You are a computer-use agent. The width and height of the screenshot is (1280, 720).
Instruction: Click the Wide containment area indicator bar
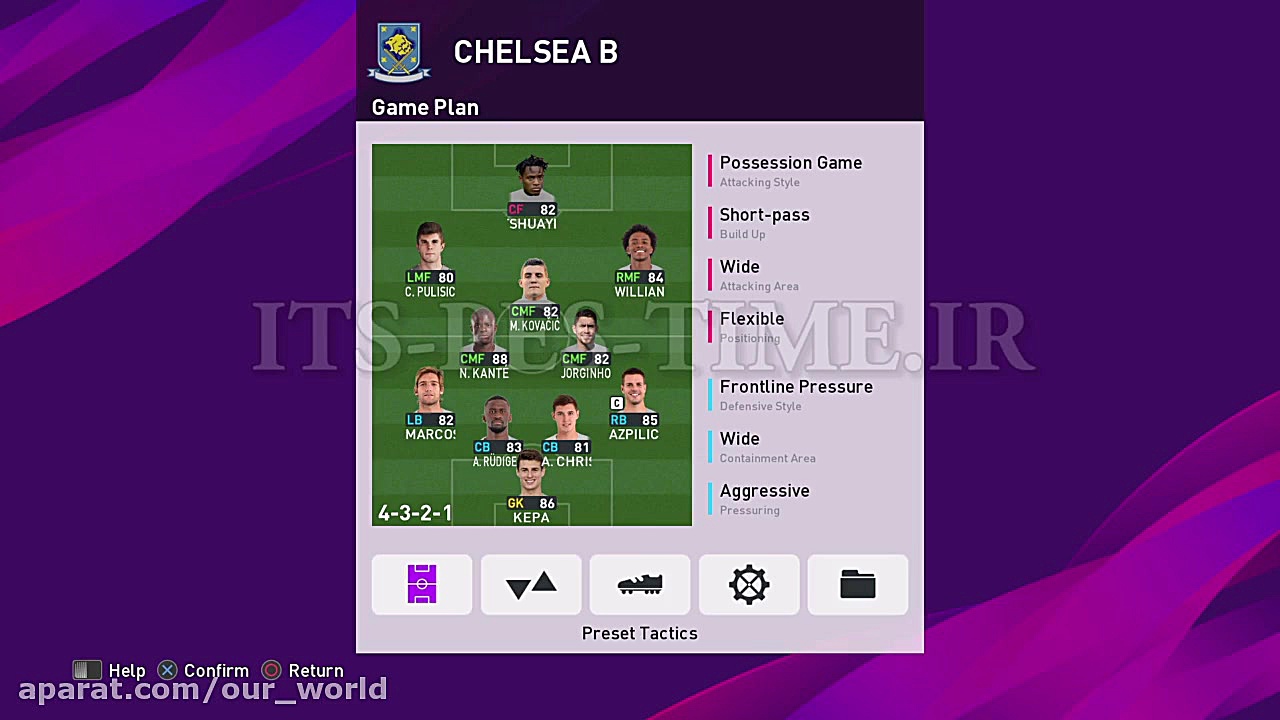point(710,447)
